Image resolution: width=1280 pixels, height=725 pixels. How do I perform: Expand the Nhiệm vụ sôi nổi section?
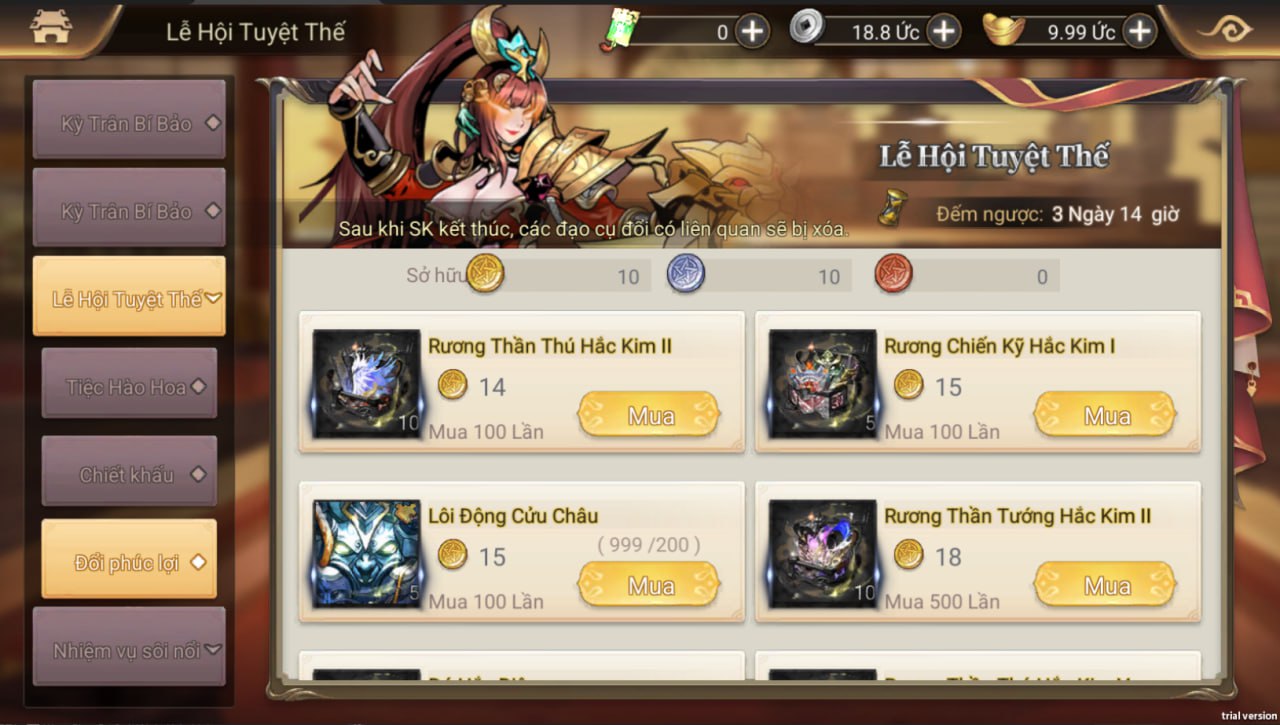129,649
